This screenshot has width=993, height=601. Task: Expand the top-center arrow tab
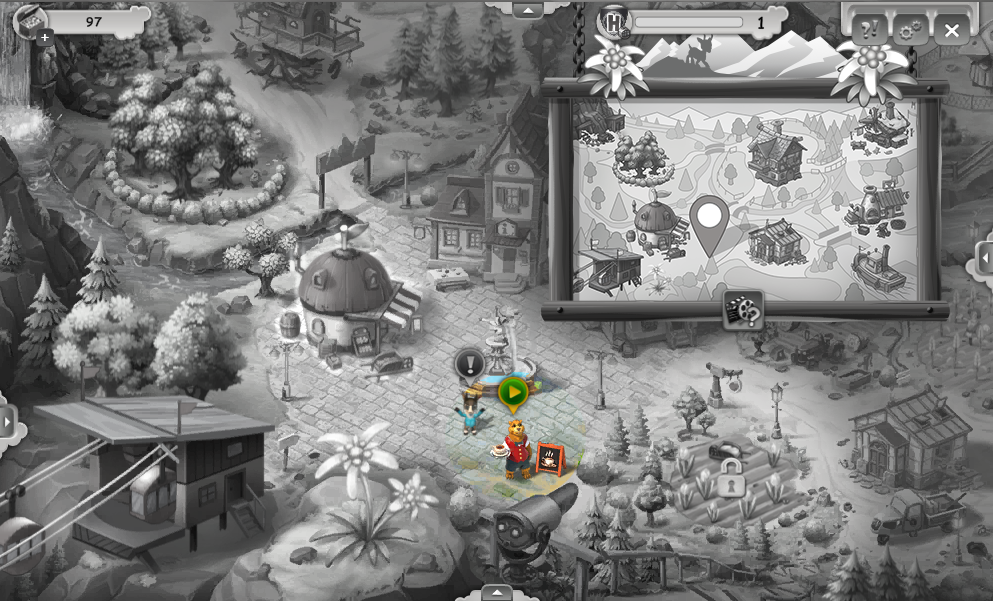527,9
